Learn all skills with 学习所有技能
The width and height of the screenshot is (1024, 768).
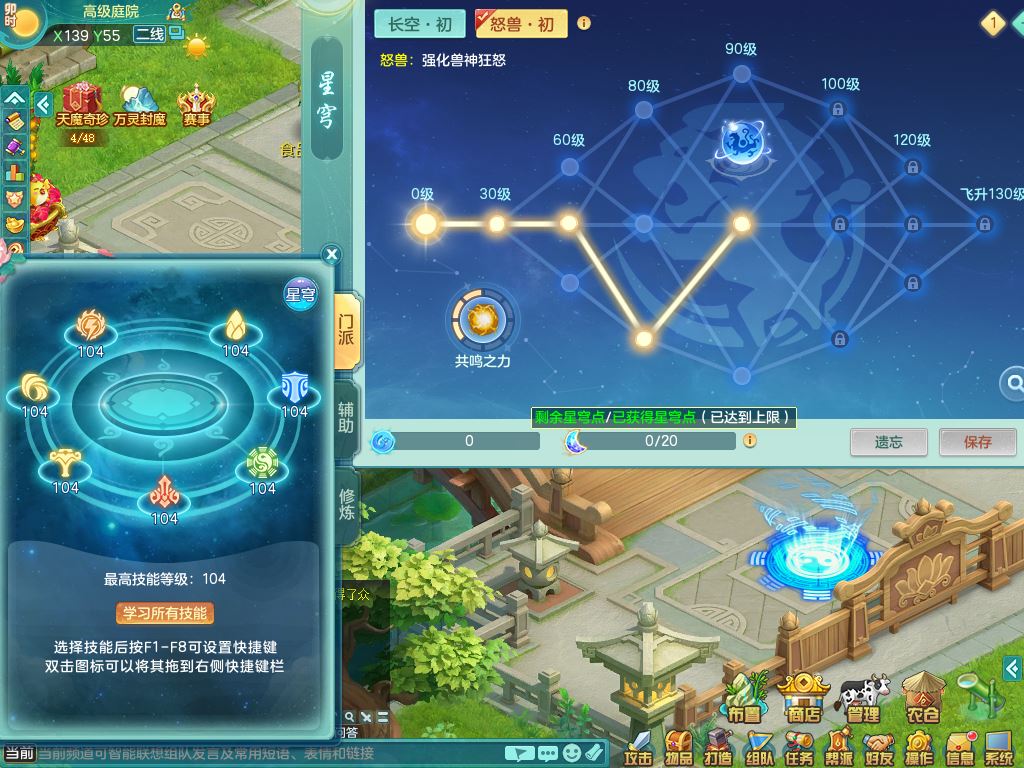tap(165, 613)
